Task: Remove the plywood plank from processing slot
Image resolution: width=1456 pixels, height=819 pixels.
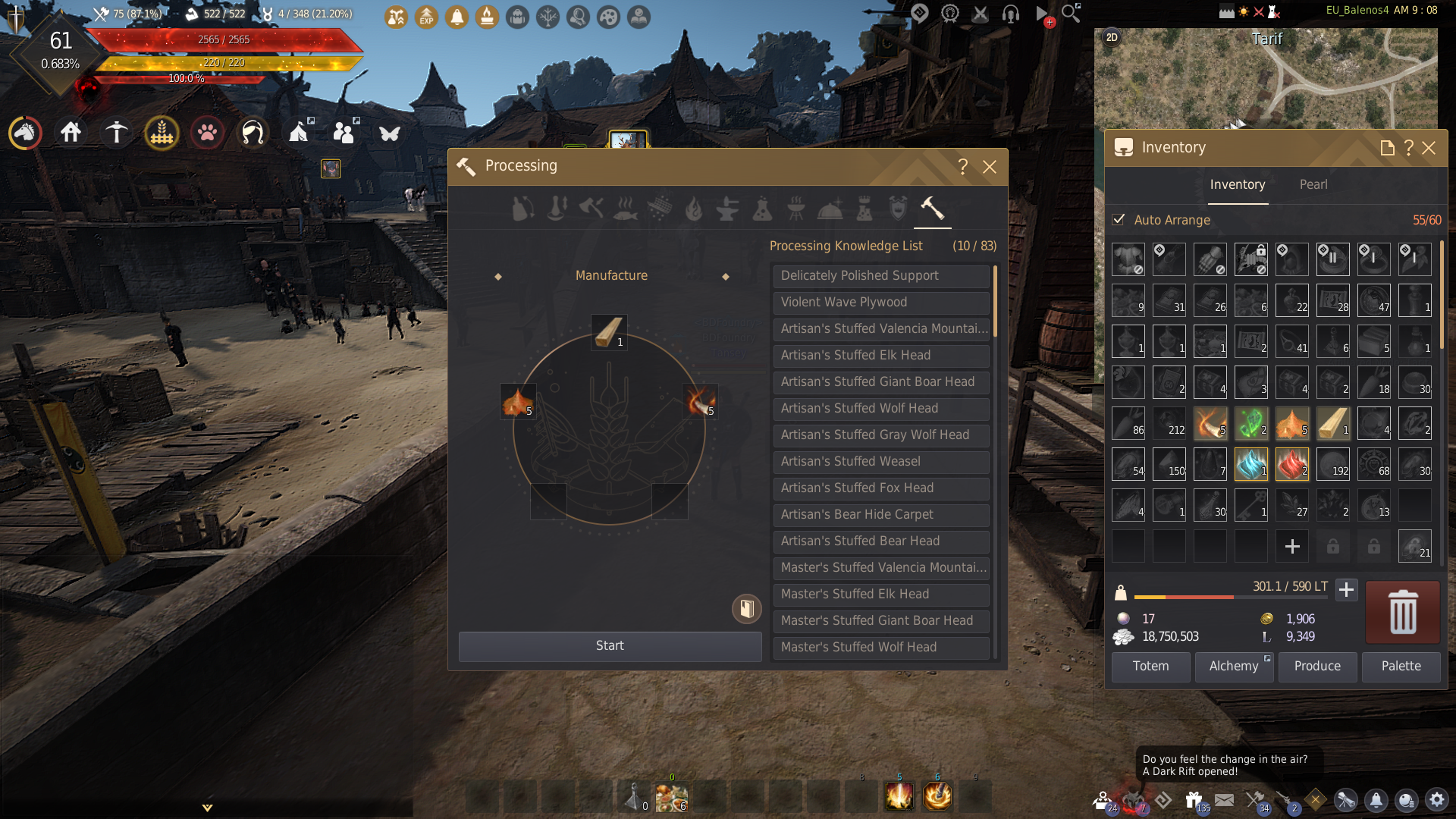Action: [609, 332]
